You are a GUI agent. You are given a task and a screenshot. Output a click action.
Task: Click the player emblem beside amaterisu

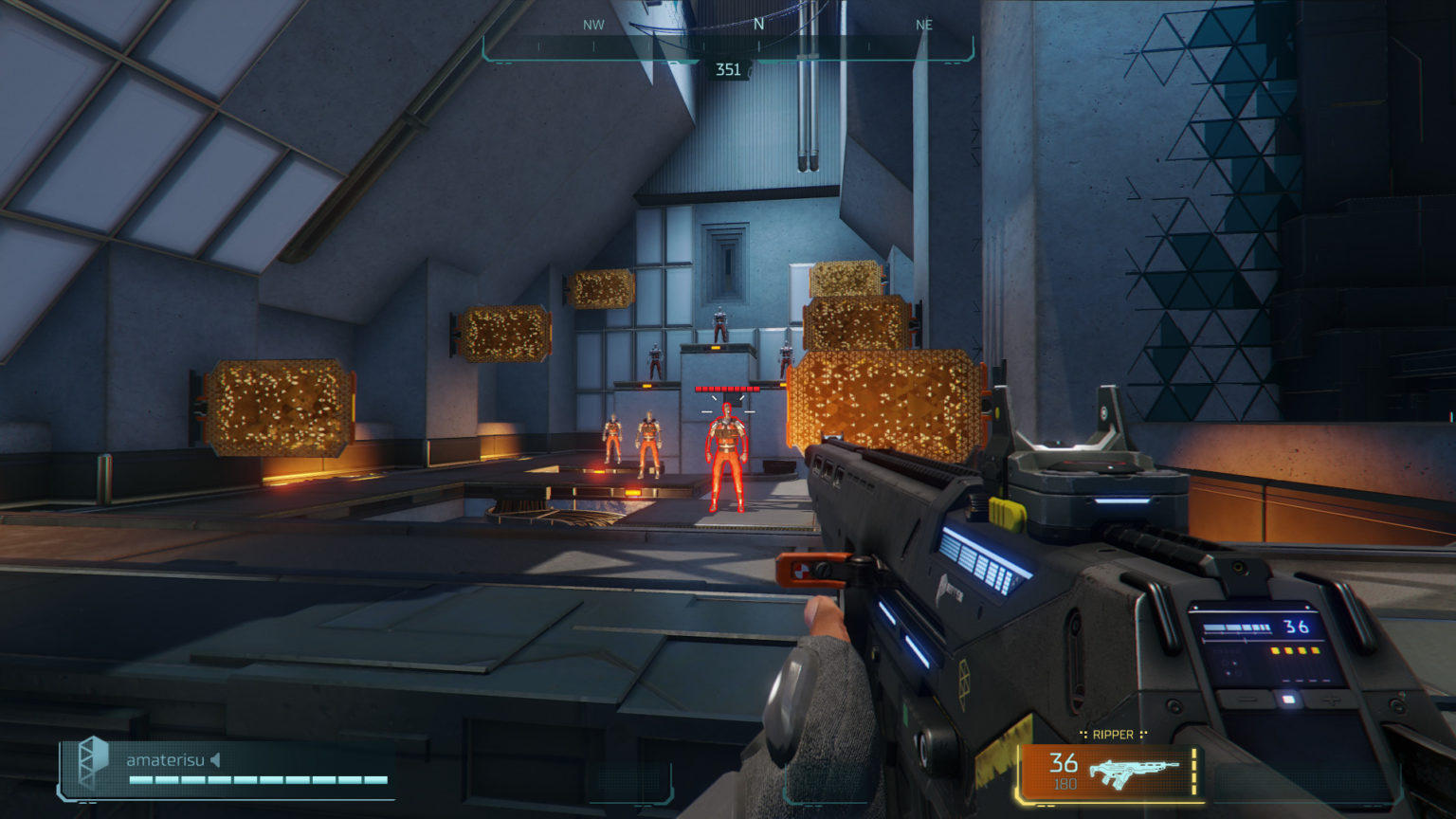[93, 761]
